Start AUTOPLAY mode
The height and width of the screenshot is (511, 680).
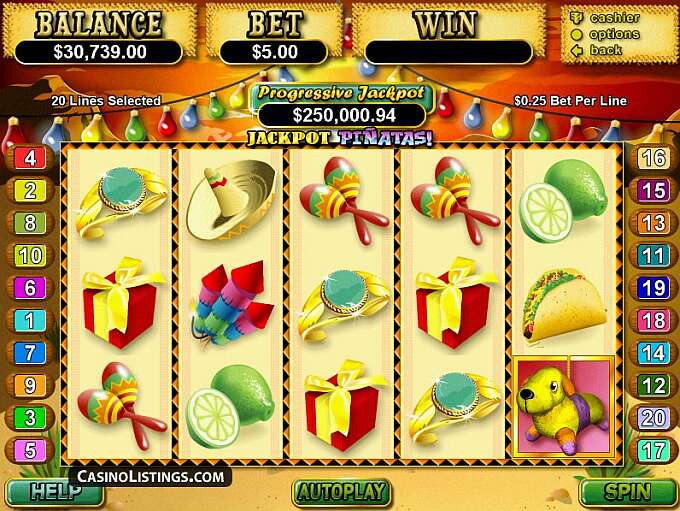341,493
